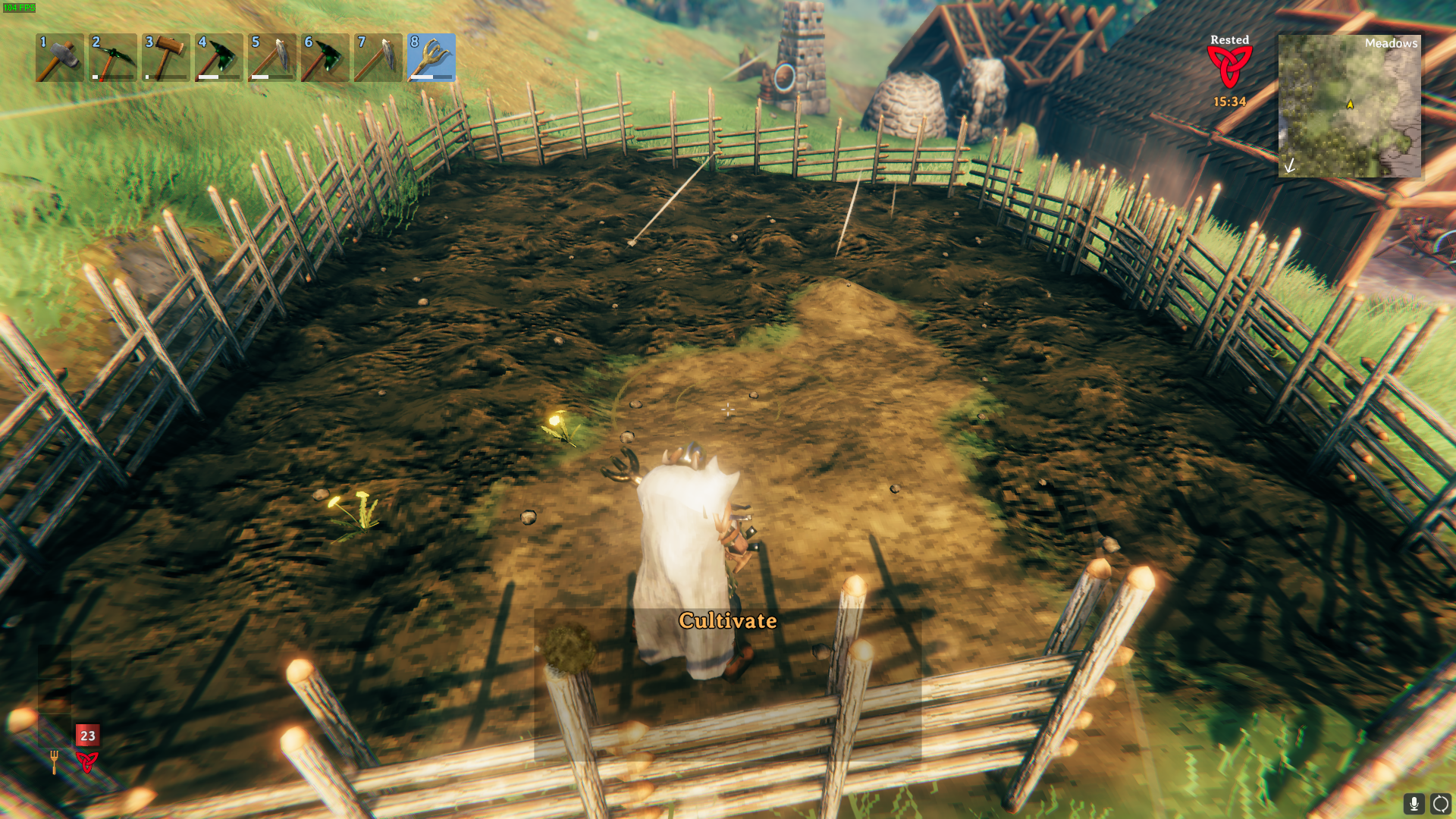The image size is (1456, 819).
Task: Click the microphone icon
Action: [x=1414, y=803]
